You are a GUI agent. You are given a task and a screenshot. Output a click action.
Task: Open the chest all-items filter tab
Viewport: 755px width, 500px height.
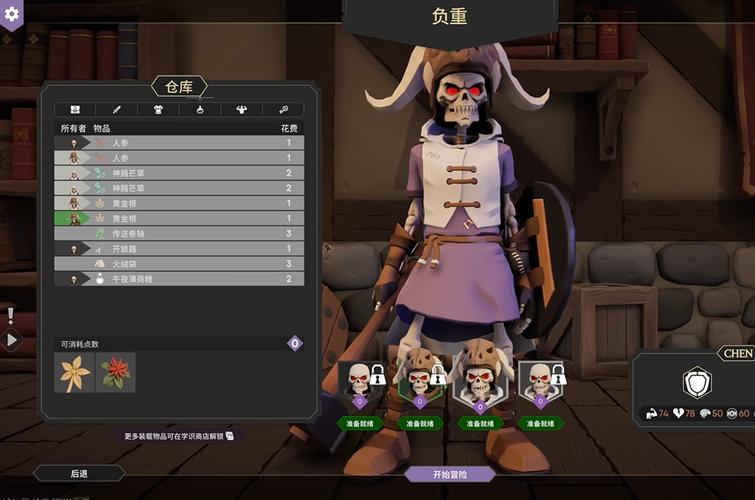click(x=74, y=109)
